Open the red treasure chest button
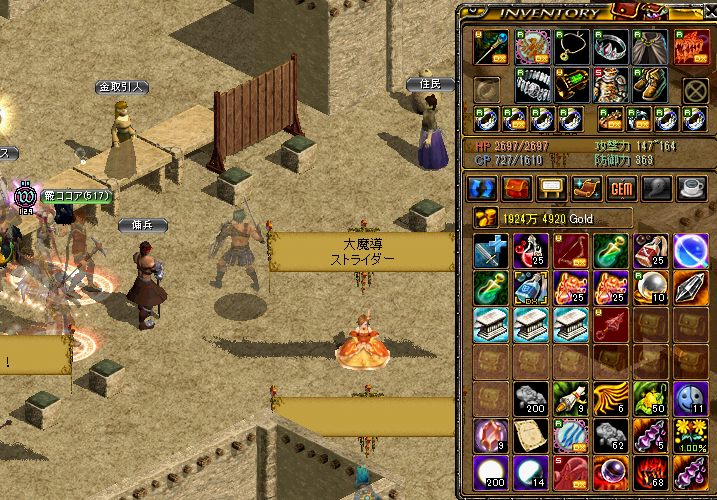The width and height of the screenshot is (717, 500). coord(517,188)
